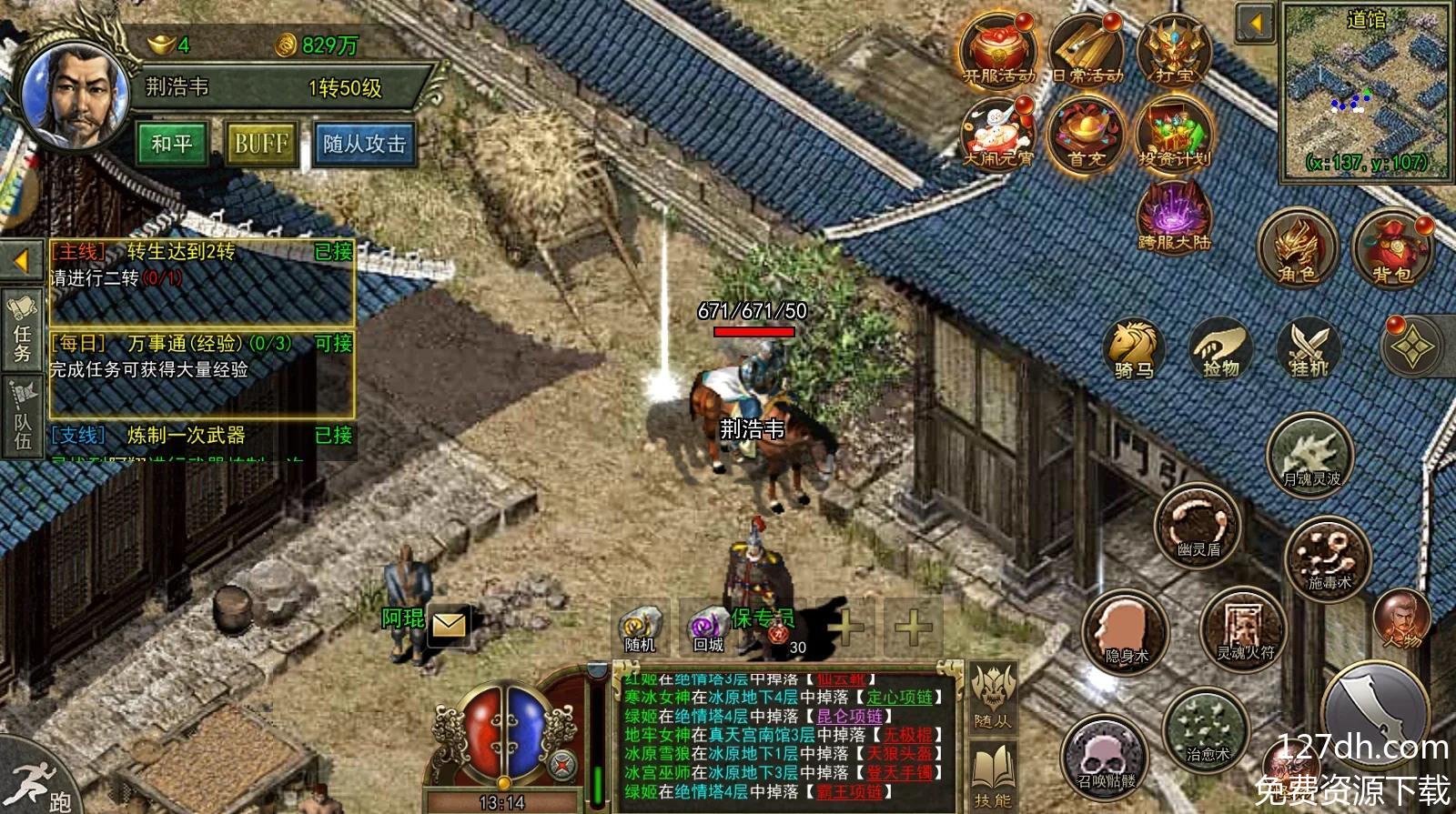Tap the 骑马 mount horse button
Image resolution: width=1456 pixels, height=814 pixels.
(x=1134, y=348)
